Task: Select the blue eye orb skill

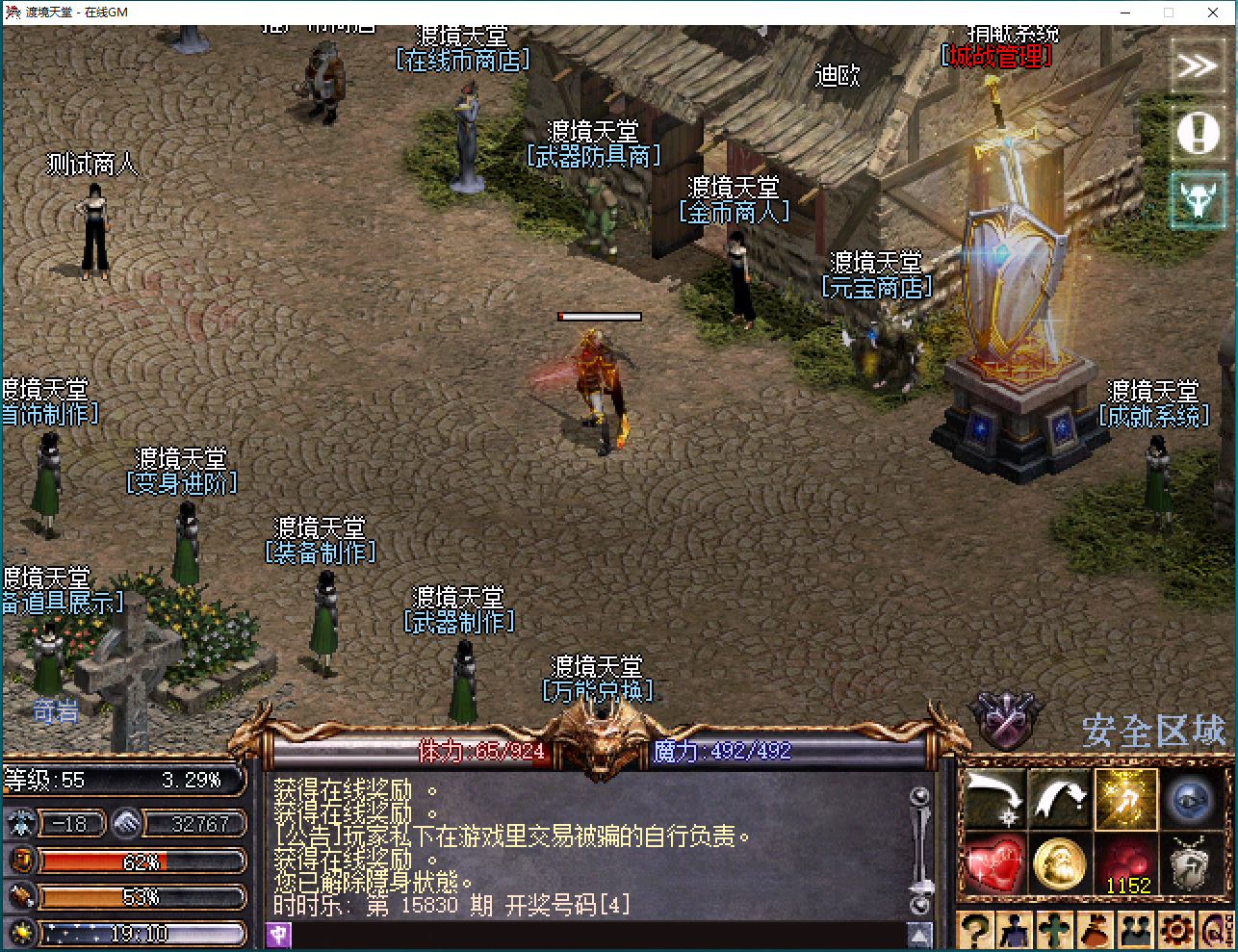Action: (1191, 799)
